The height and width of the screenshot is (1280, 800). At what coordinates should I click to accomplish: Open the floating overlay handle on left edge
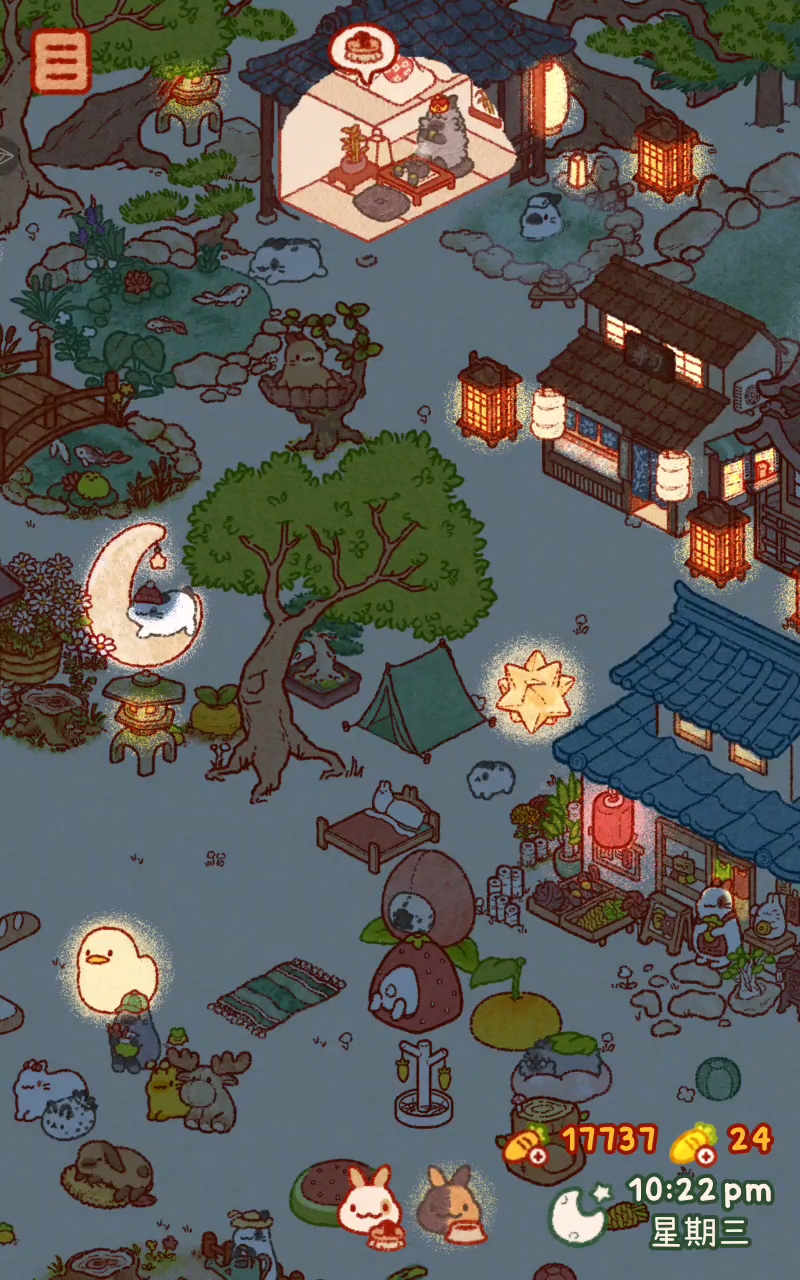click(x=8, y=155)
